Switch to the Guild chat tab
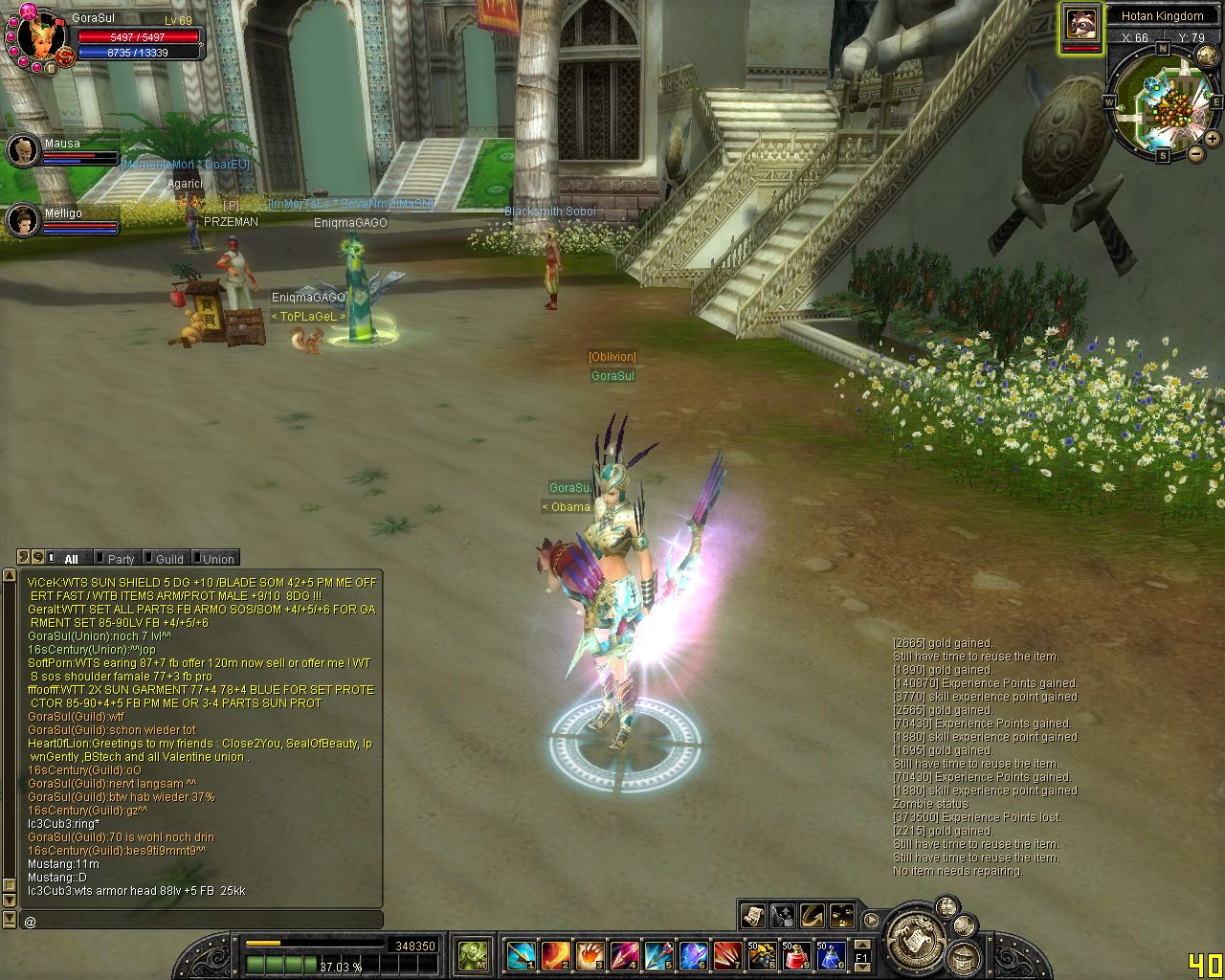This screenshot has height=980, width=1225. [167, 559]
